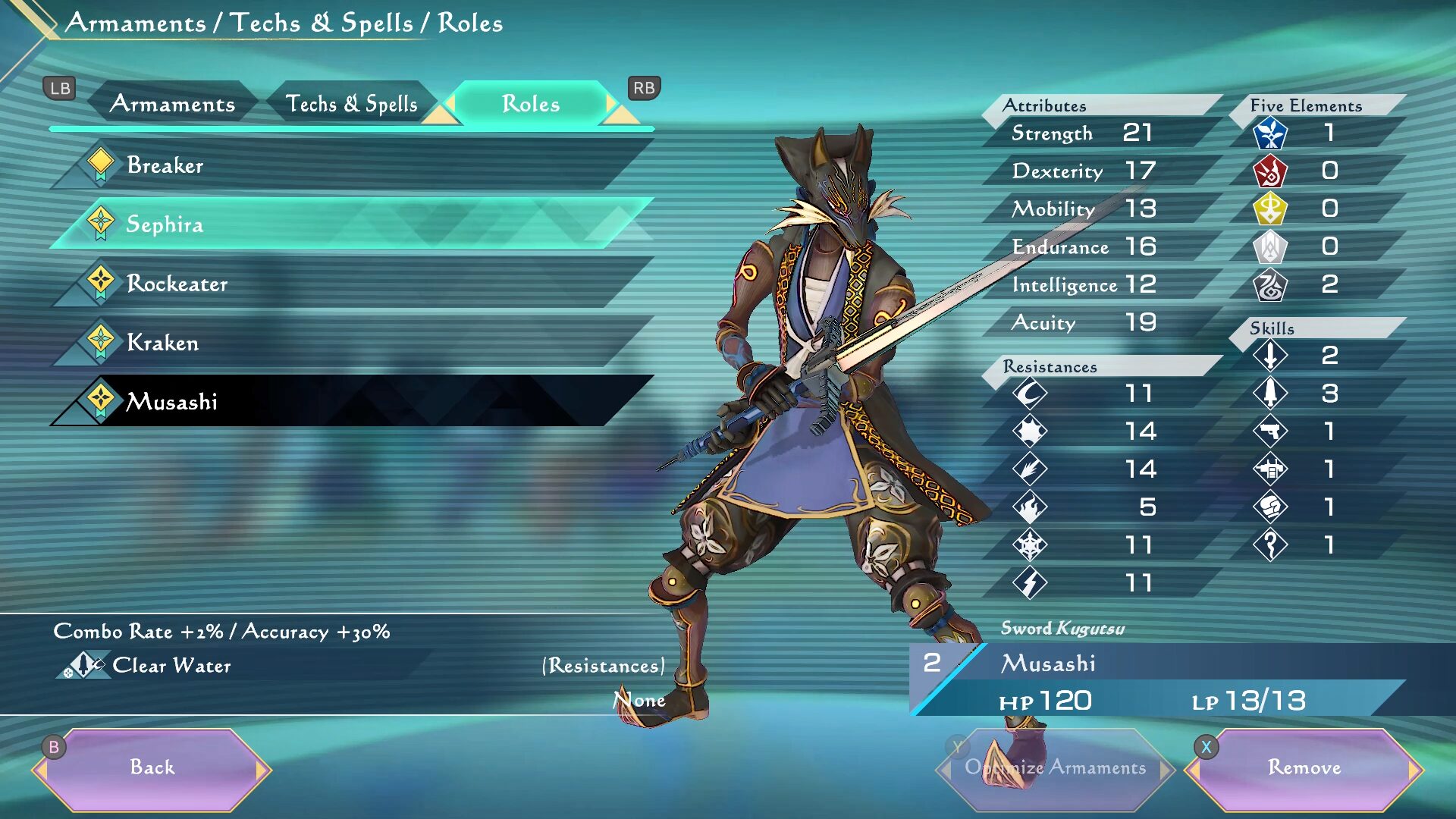
Task: Go back with the Back button
Action: coord(152,767)
